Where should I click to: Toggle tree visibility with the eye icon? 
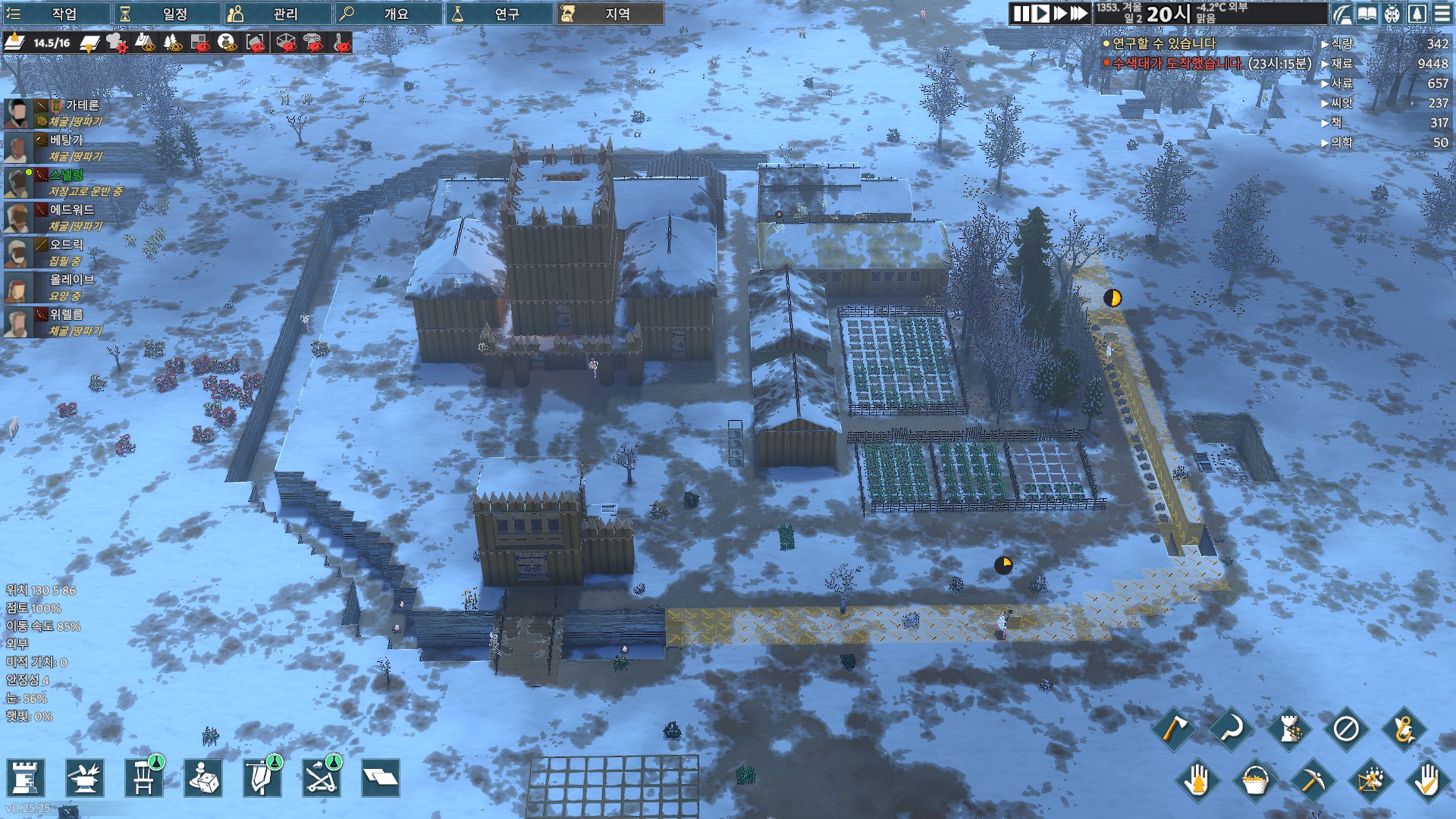[173, 43]
